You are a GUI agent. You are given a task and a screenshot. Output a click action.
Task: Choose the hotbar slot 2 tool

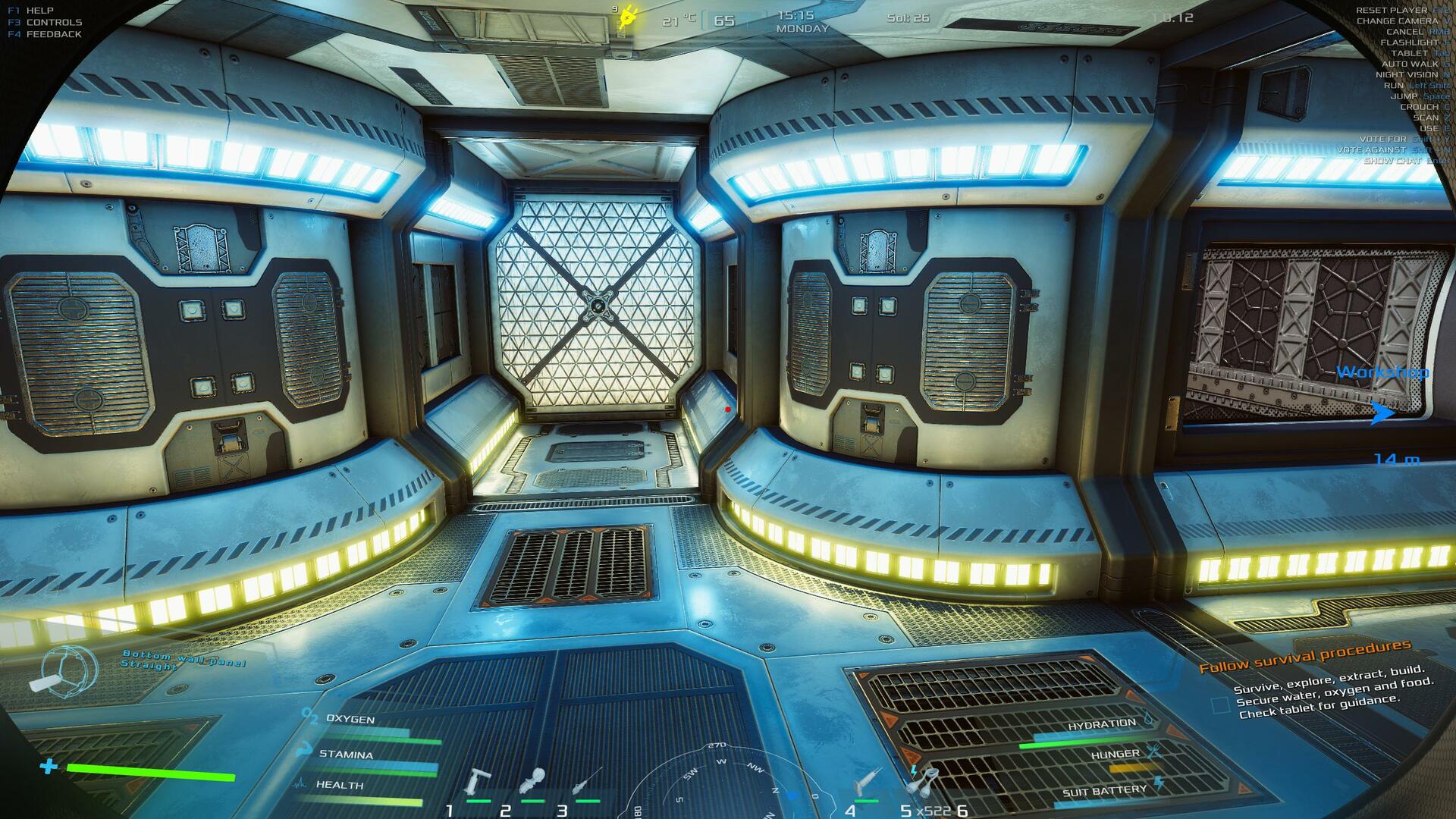point(534,780)
